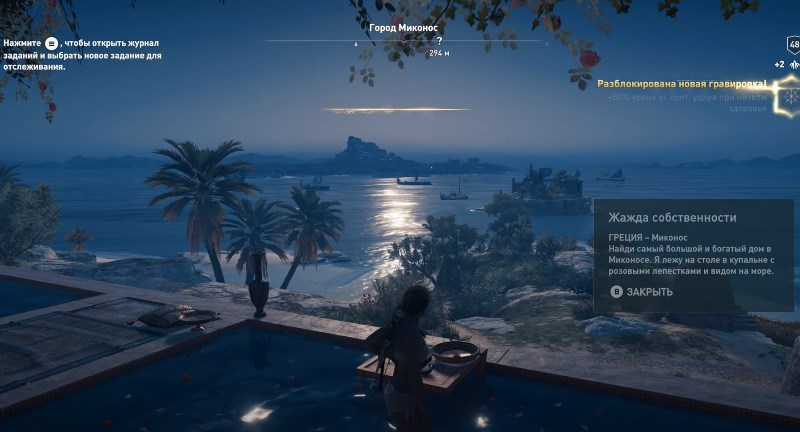Viewport: 800px width, 432px height.
Task: Close the Жажда собственности clue panel
Action: point(642,292)
